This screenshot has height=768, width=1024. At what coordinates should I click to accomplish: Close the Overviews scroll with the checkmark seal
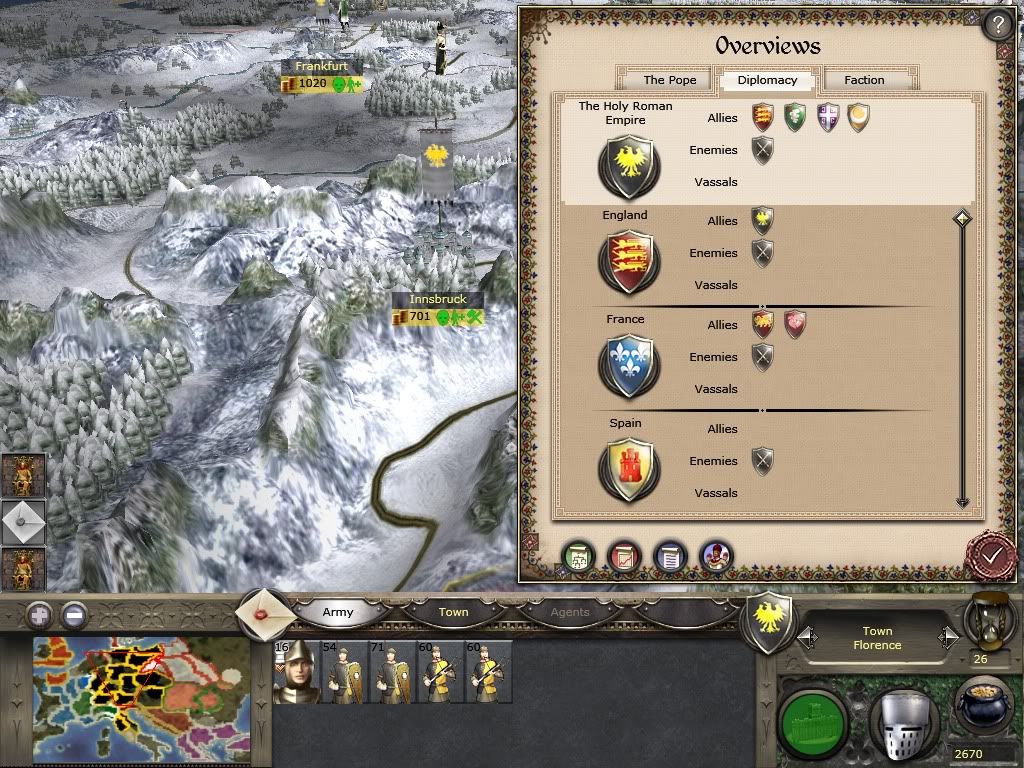pos(991,555)
